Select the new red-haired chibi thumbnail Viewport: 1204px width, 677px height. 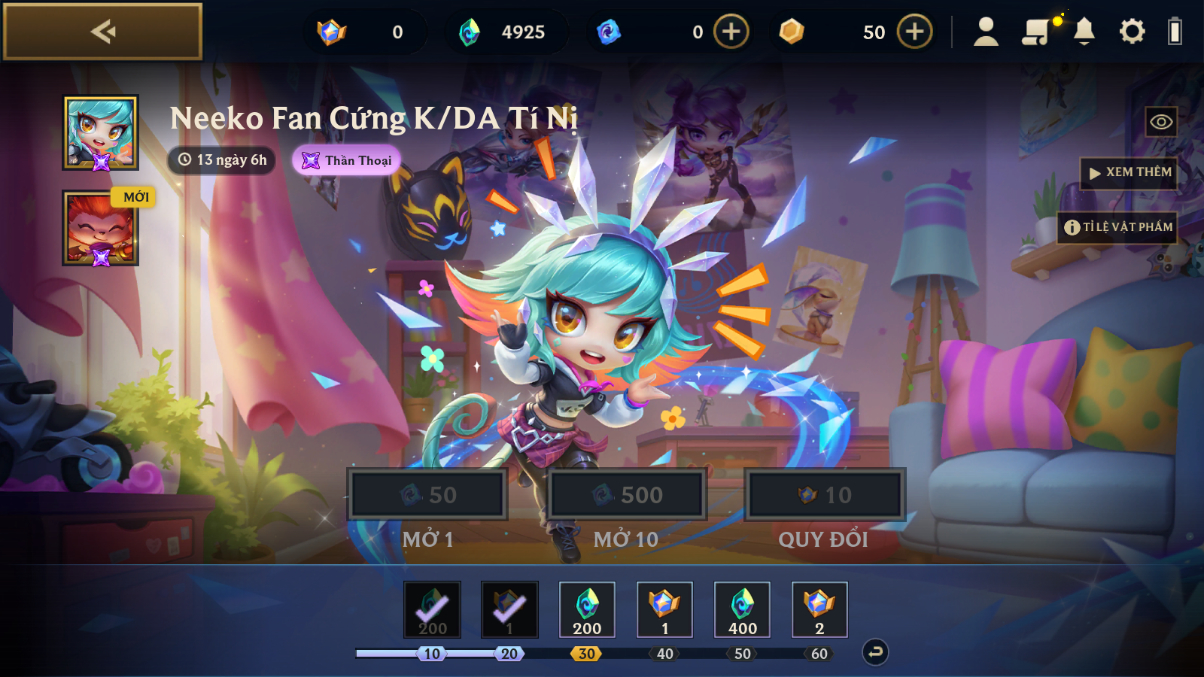click(x=101, y=228)
